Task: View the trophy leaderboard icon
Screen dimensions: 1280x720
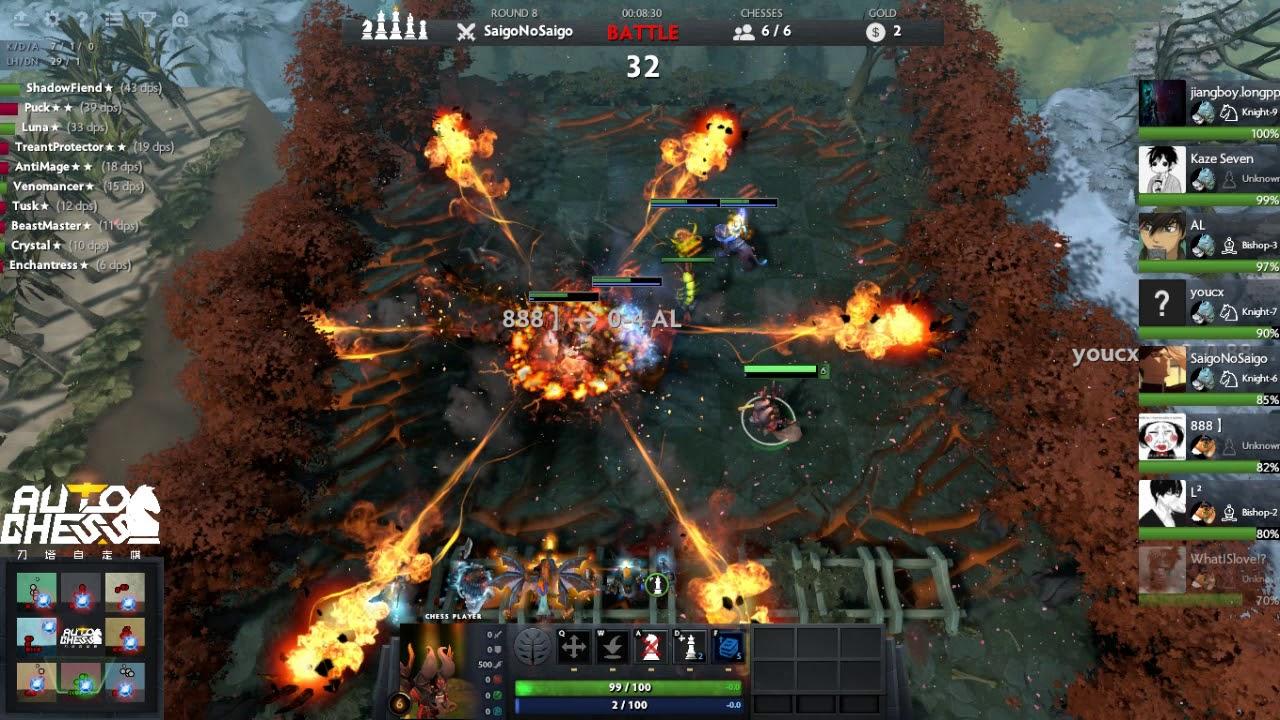Action: click(x=147, y=18)
